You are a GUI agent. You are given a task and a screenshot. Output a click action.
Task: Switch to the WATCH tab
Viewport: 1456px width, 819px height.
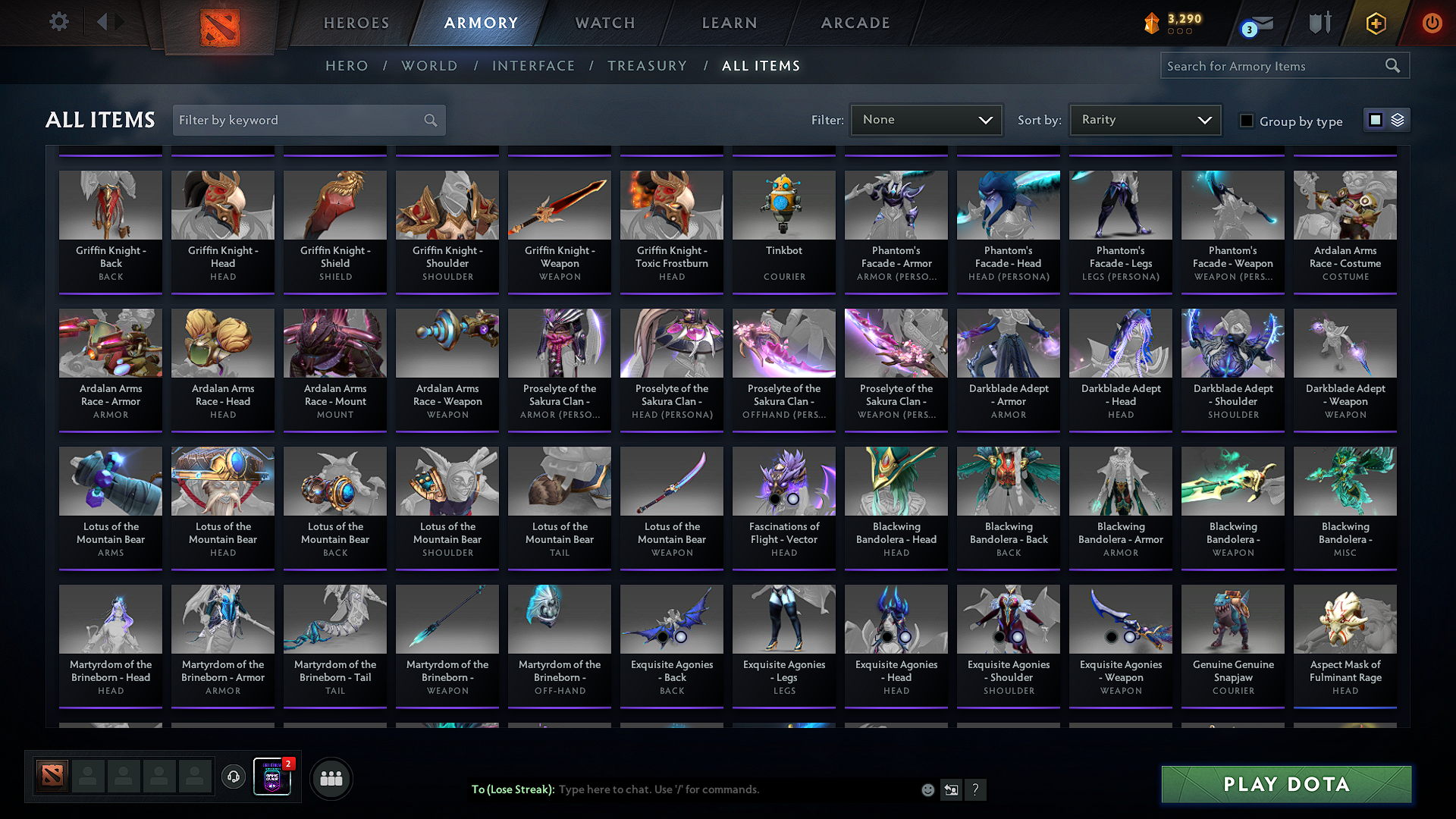point(604,23)
